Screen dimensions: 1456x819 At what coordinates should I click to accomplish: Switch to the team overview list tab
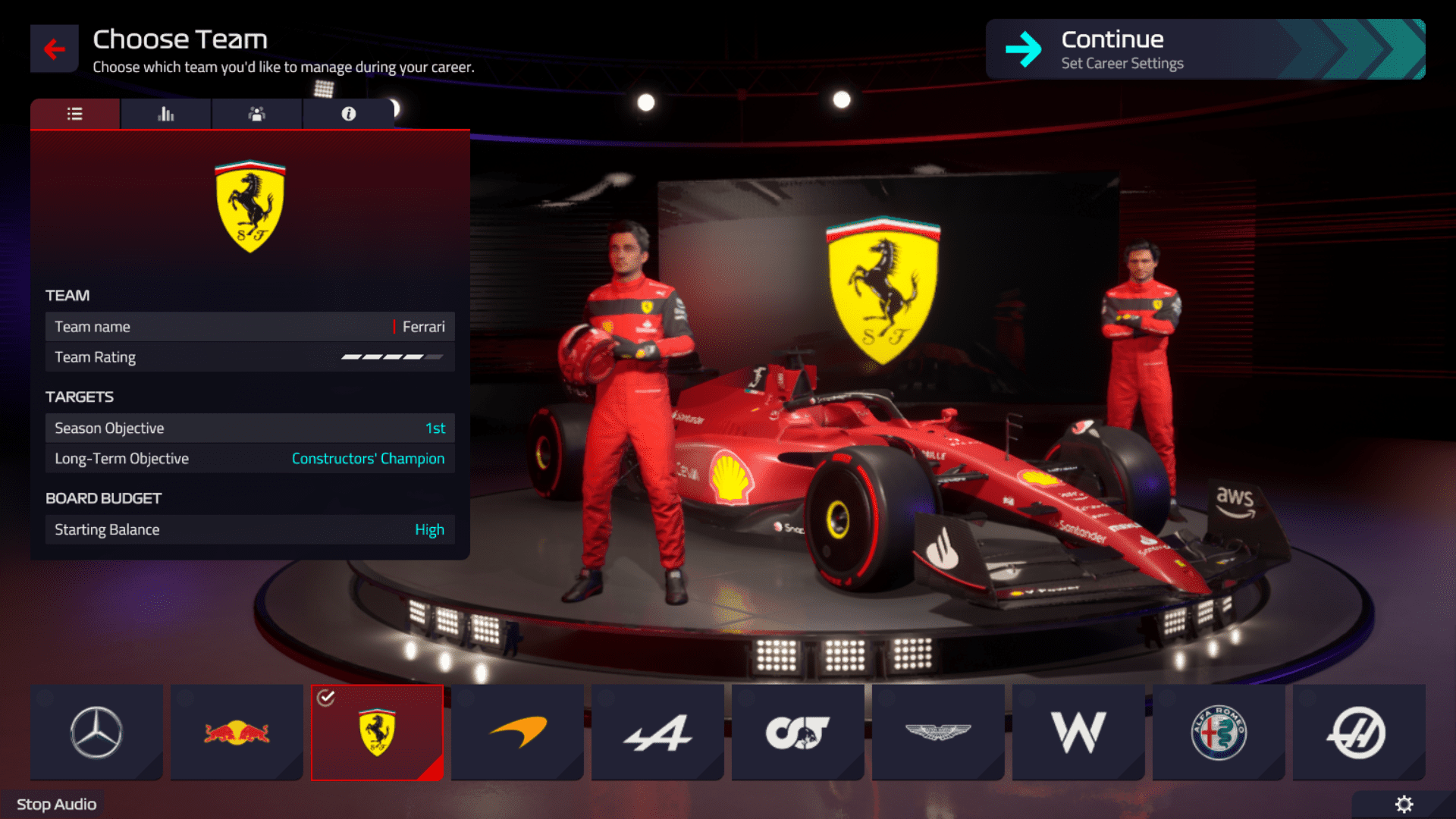(x=74, y=113)
